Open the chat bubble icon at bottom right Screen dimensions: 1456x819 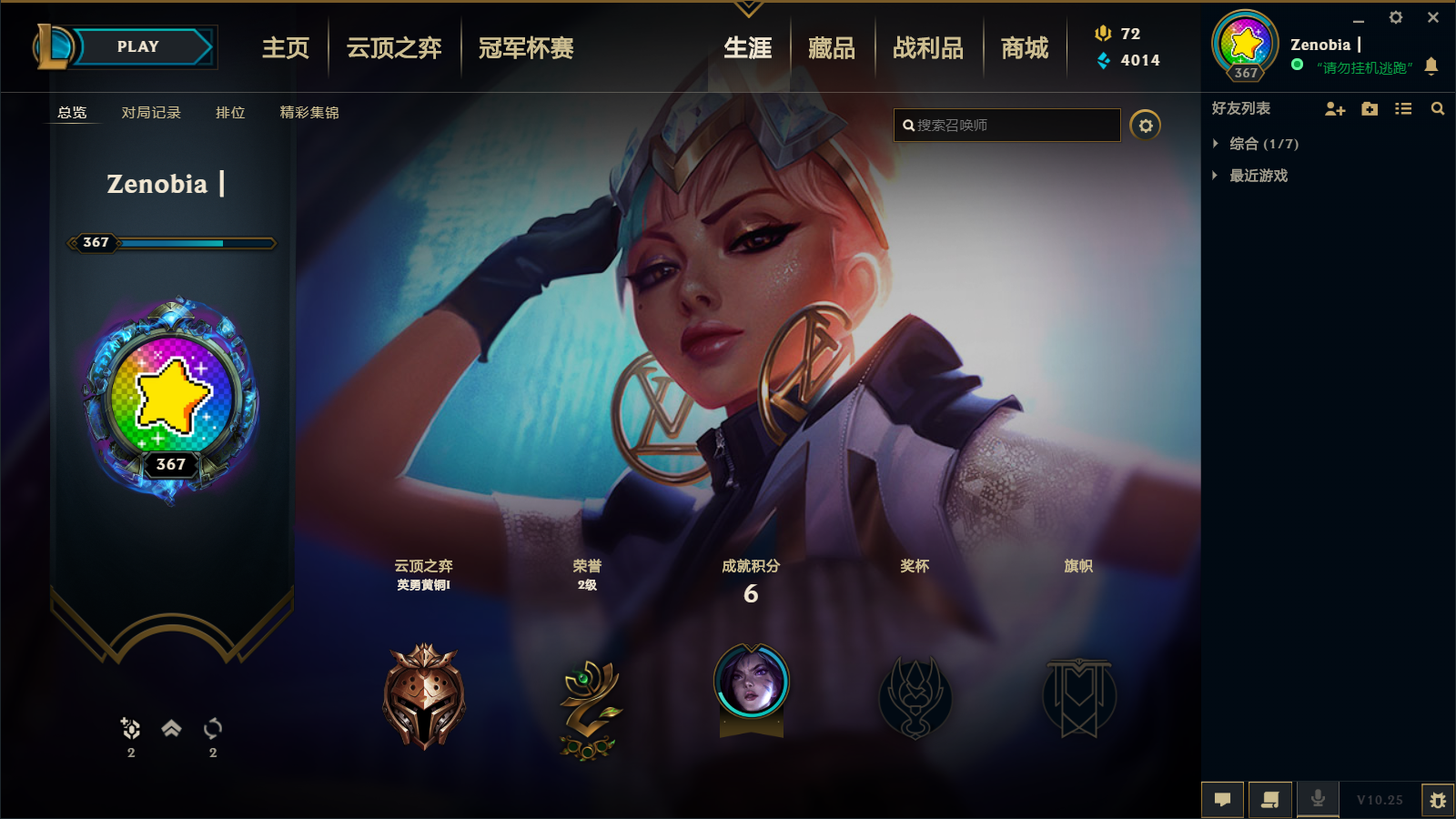pyautogui.click(x=1223, y=799)
